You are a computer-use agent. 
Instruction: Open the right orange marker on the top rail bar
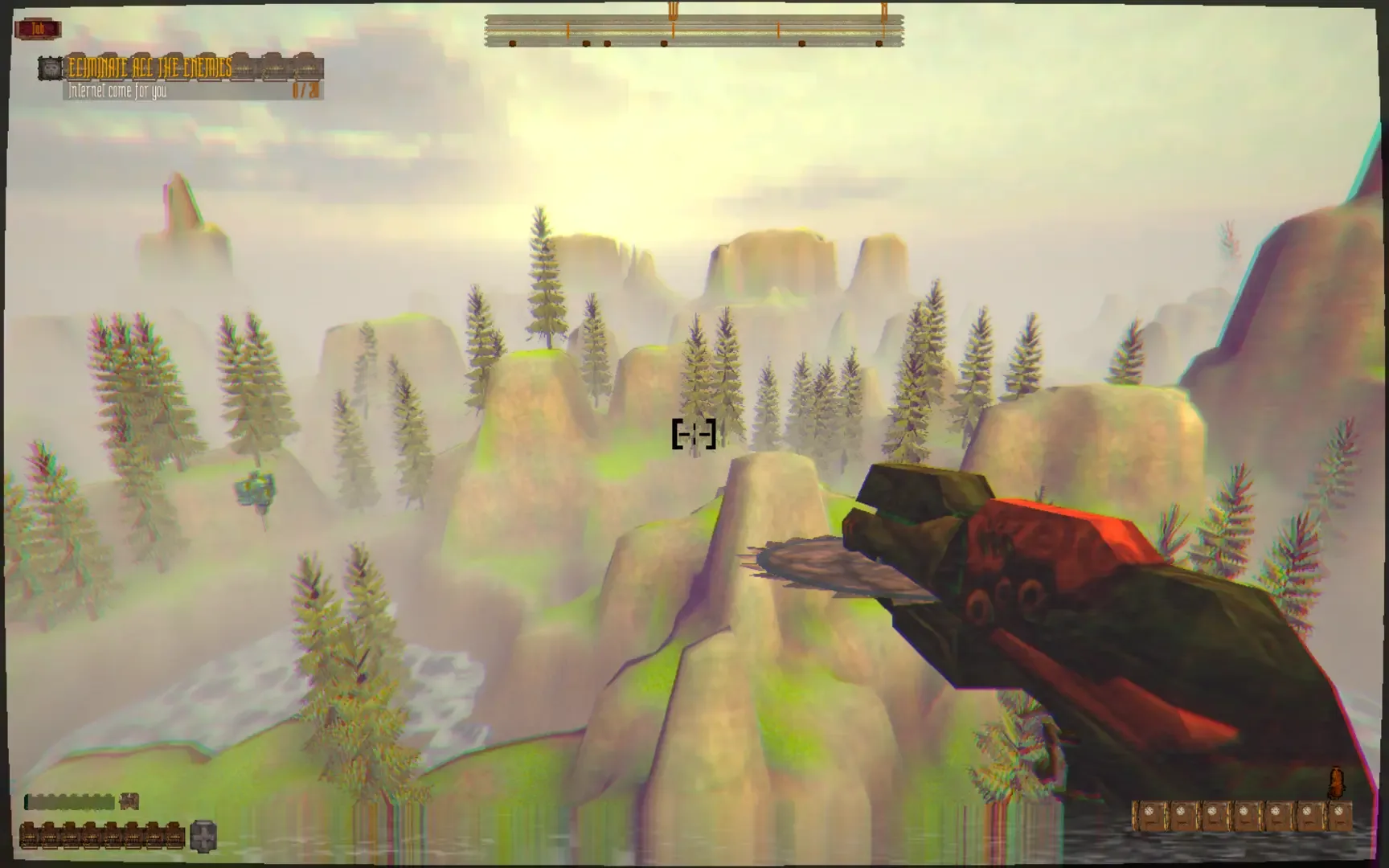(884, 12)
